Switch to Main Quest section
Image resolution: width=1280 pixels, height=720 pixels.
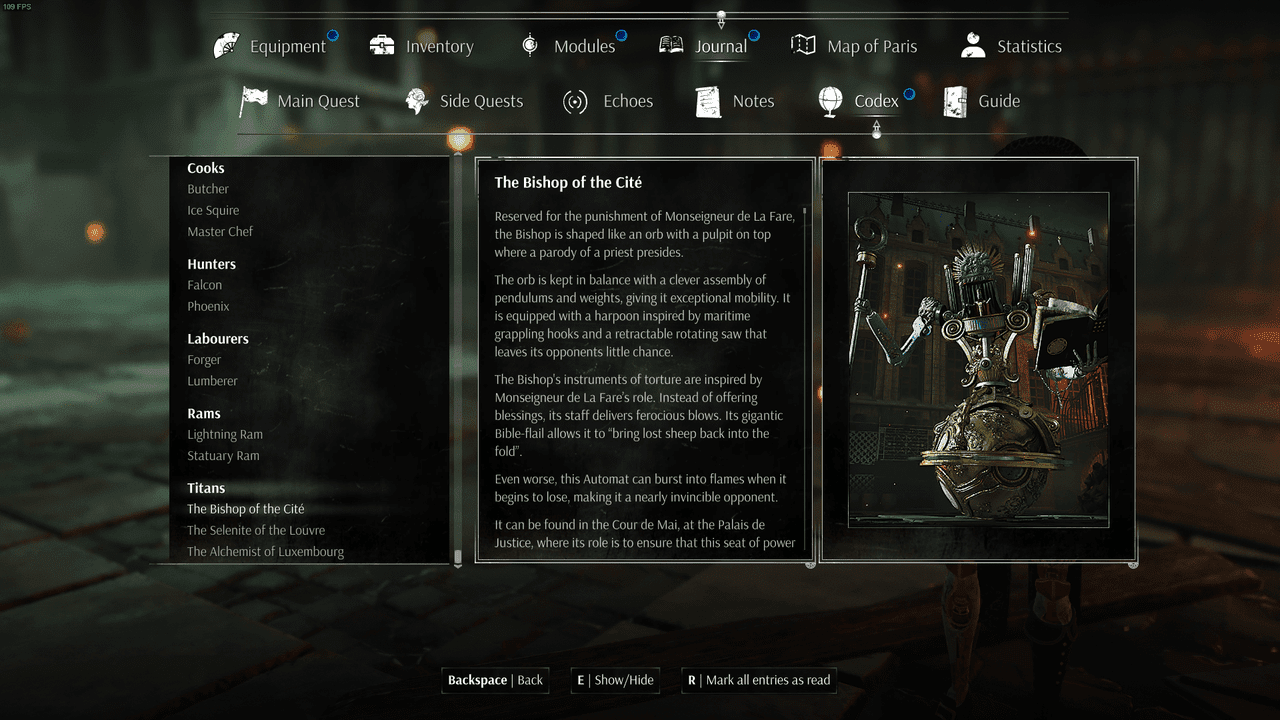300,101
